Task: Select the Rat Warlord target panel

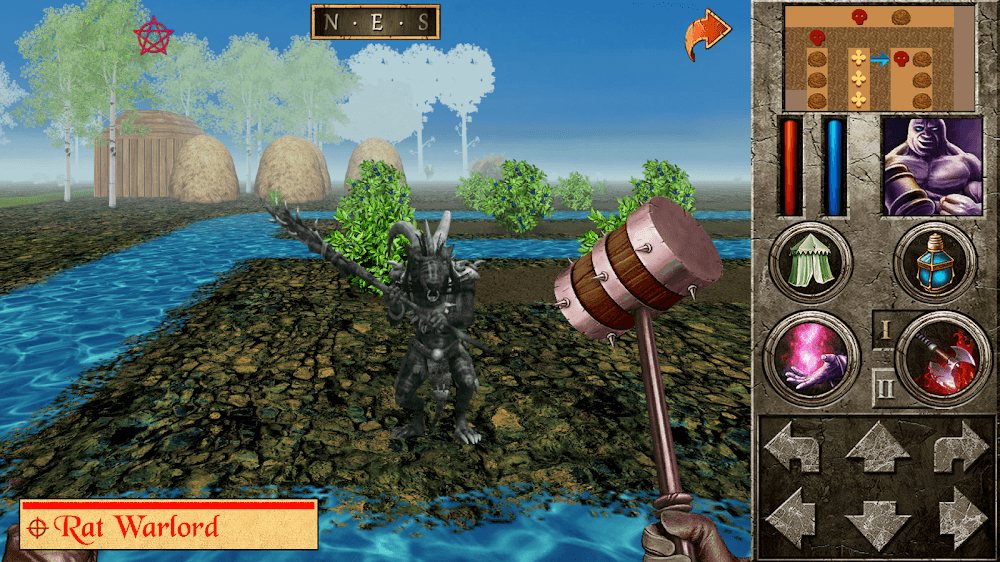Action: [x=168, y=526]
